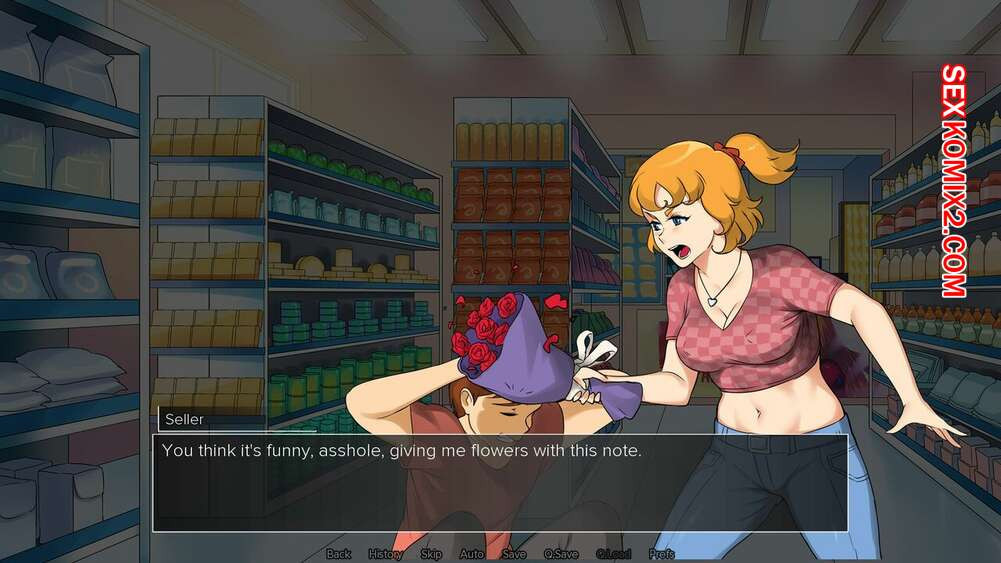1001x563 pixels.
Task: Click the Back button in quick menu
Action: 339,554
